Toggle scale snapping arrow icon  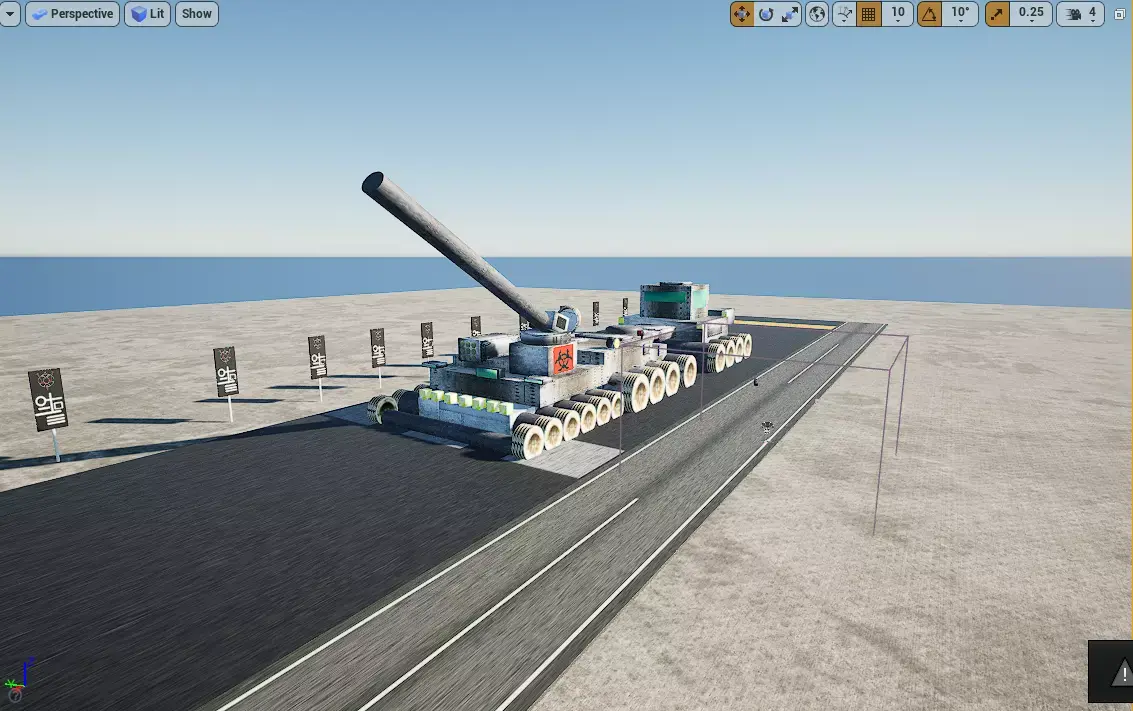pos(997,14)
